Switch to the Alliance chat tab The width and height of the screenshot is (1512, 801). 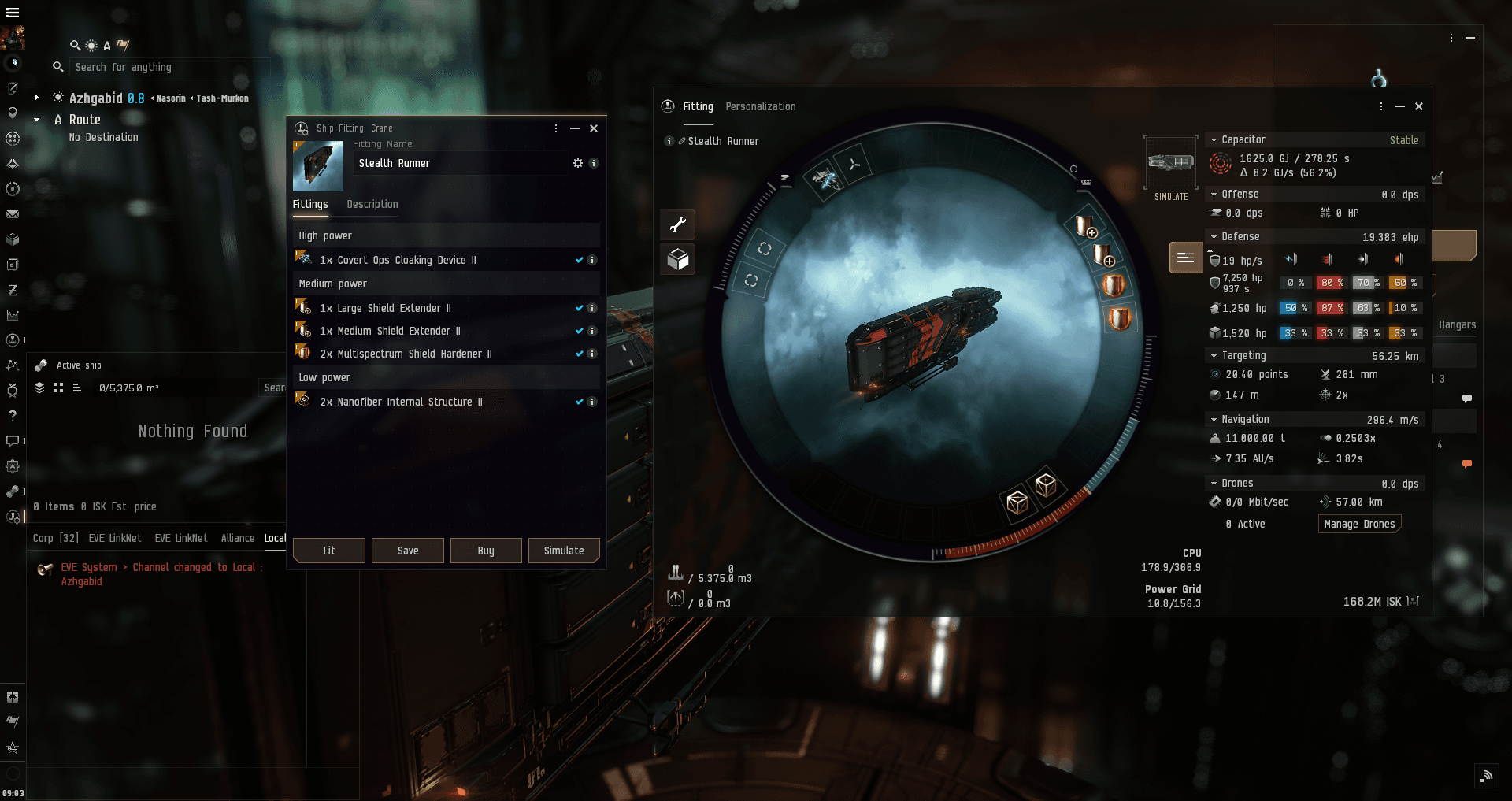(238, 538)
